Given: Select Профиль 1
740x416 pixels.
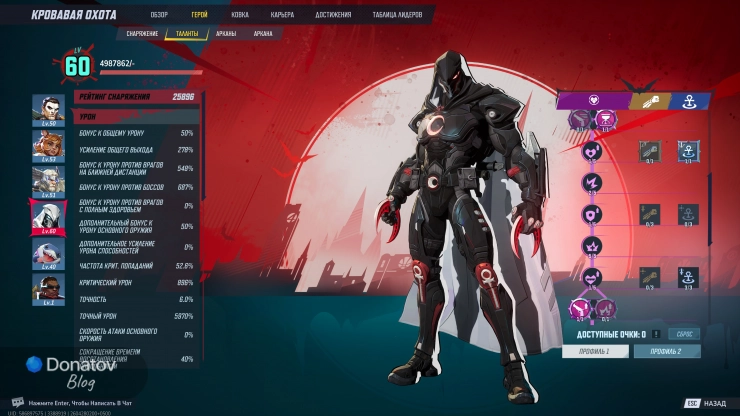Looking at the screenshot, I should (594, 351).
